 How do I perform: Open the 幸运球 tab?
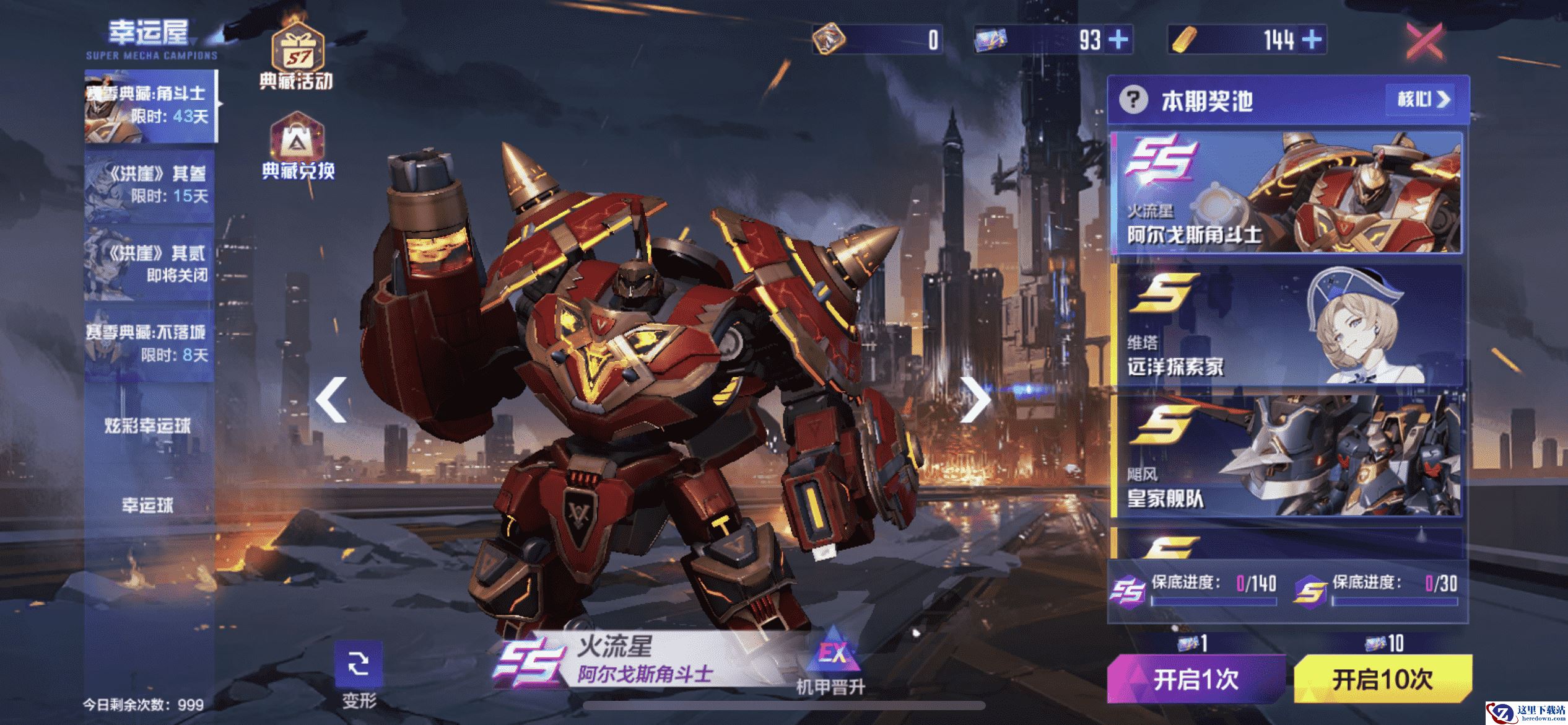tap(147, 506)
